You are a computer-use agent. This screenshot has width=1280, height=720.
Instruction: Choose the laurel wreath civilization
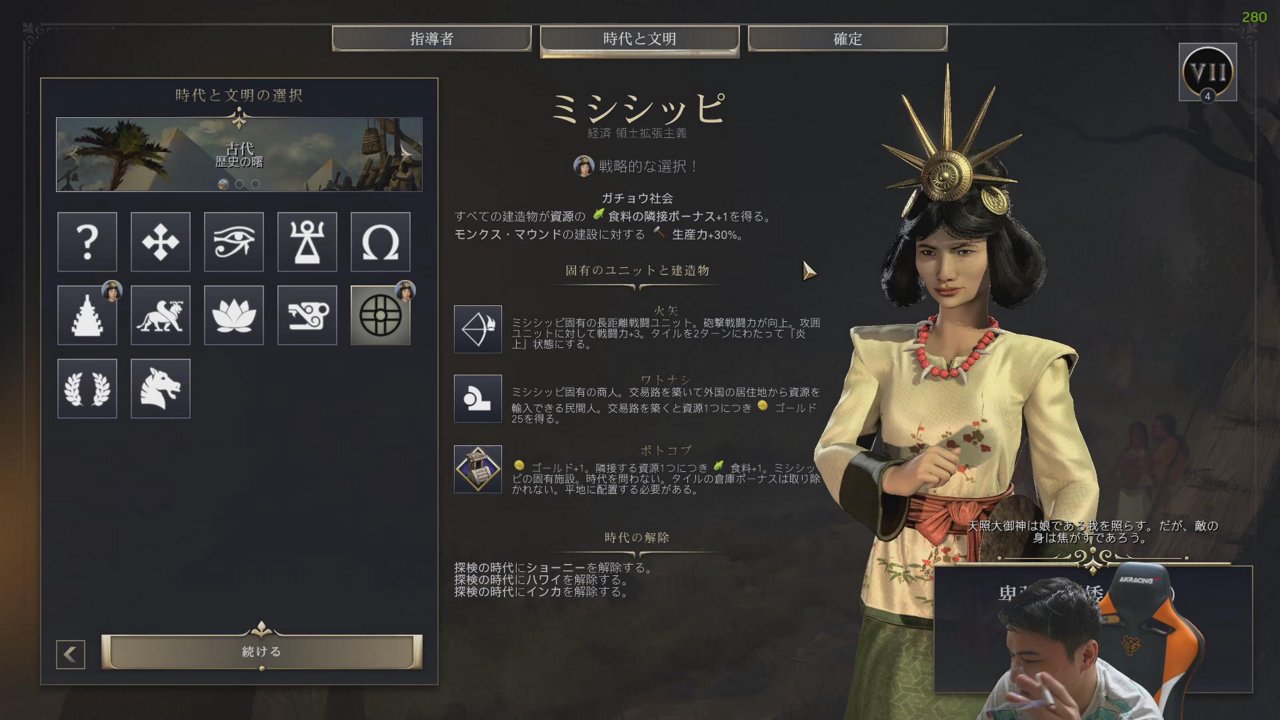point(87,388)
